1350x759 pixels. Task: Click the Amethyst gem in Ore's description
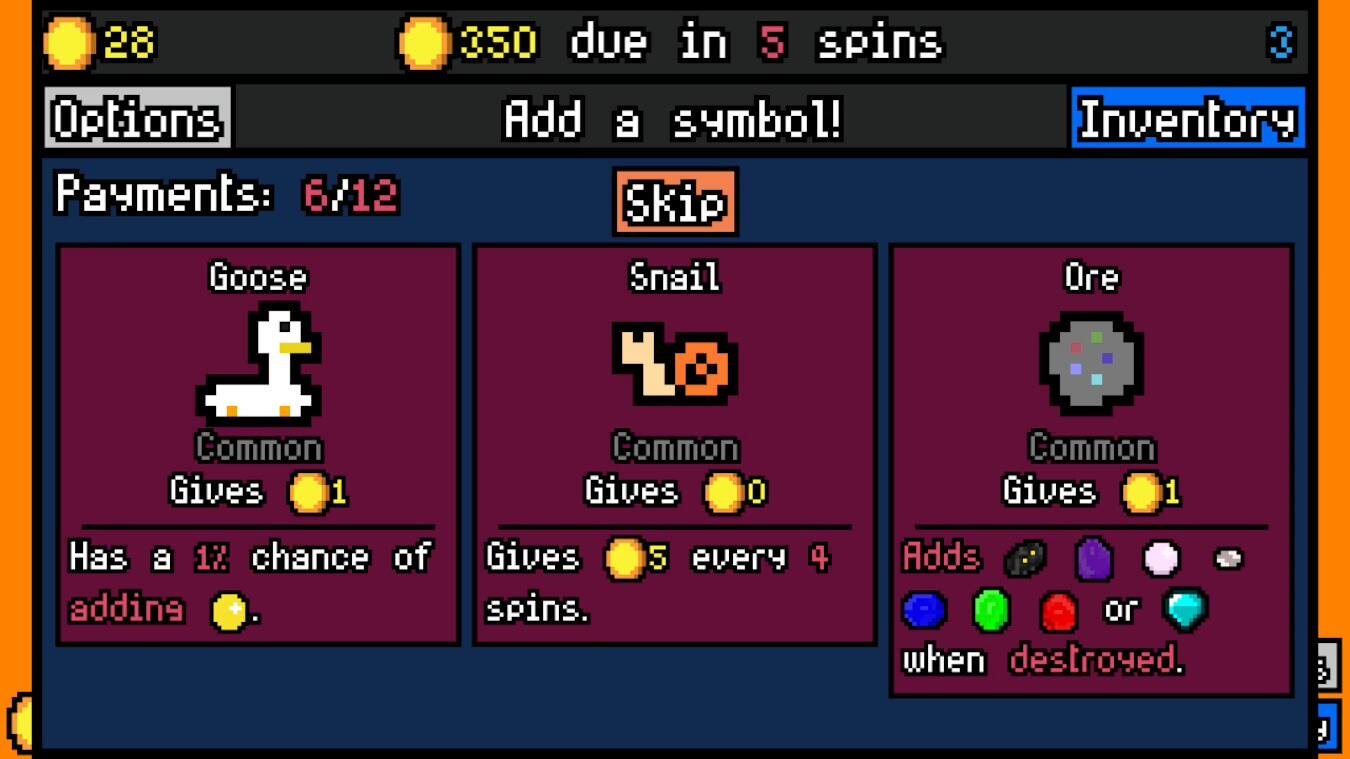click(x=1092, y=560)
